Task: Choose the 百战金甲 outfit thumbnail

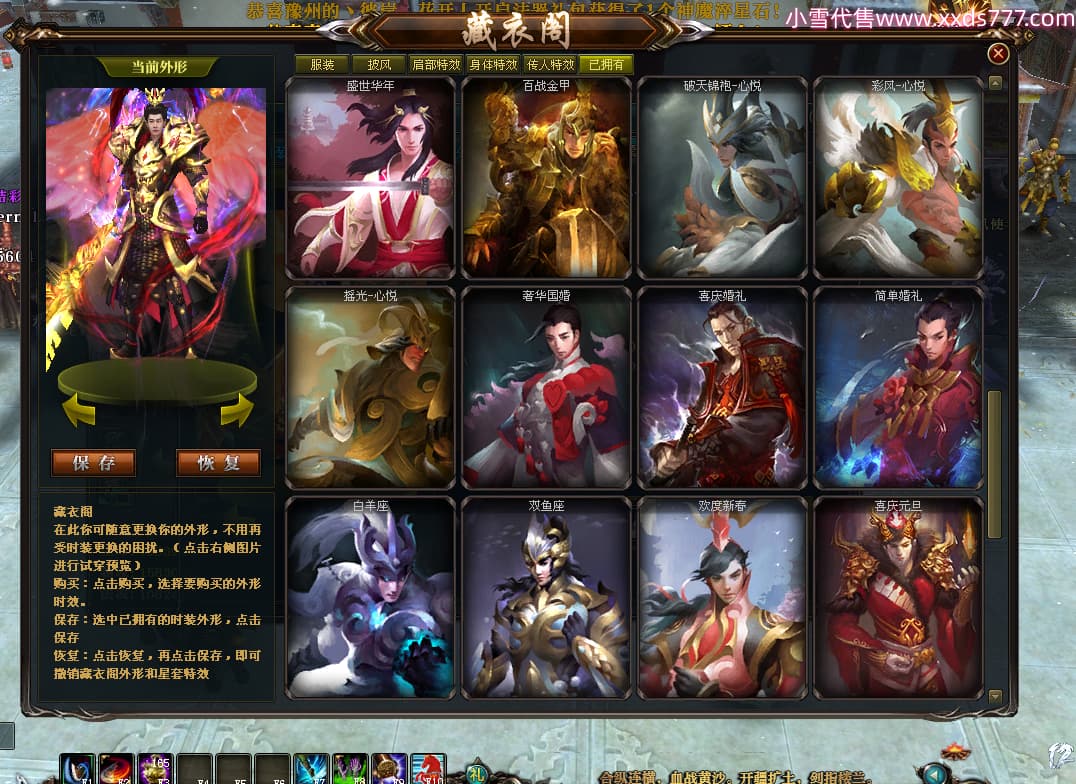Action: 546,180
